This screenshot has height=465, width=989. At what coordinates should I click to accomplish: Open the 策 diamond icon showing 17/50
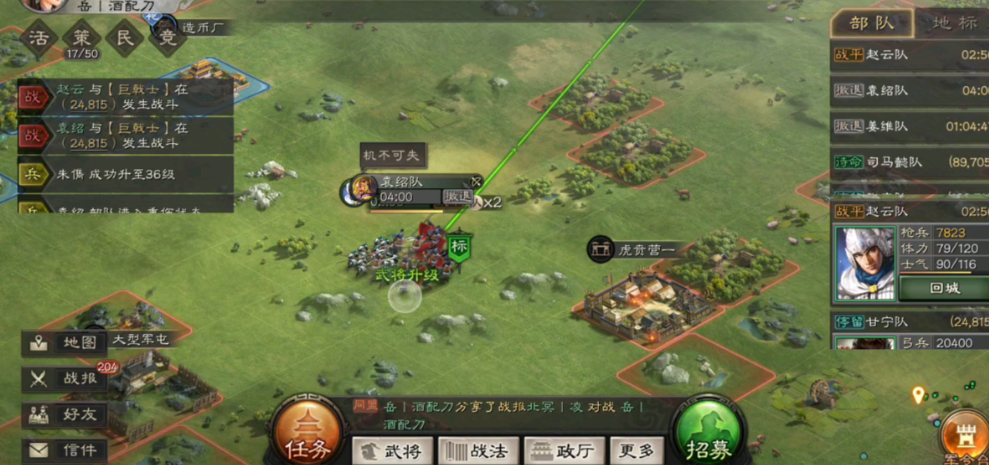coord(81,40)
